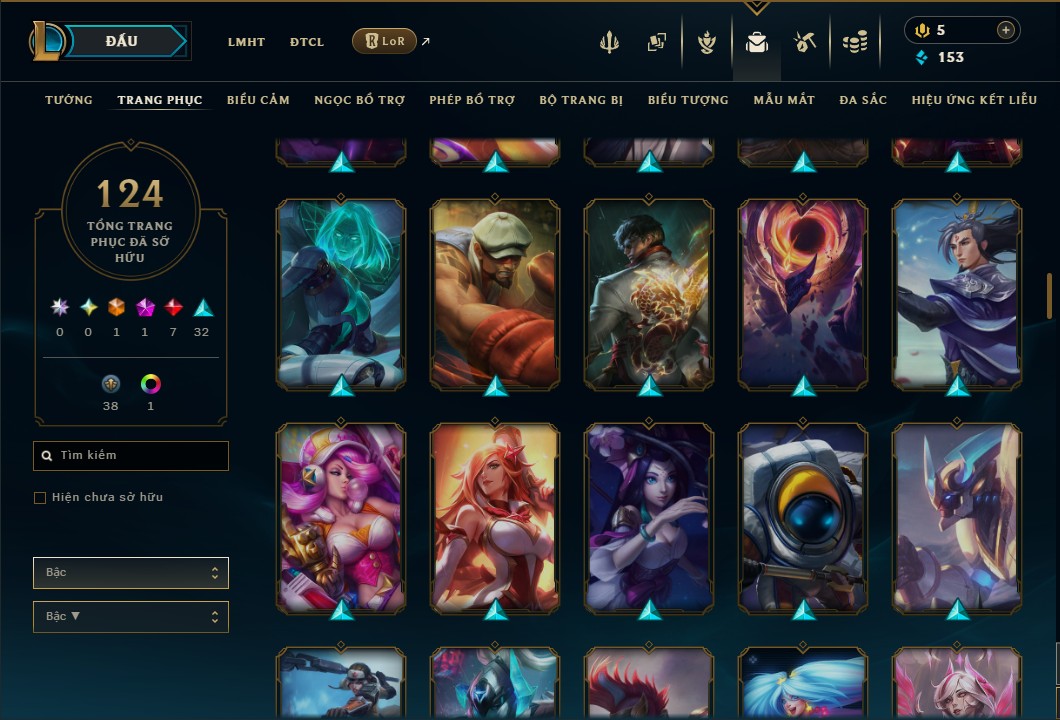Open the BIỂU TƯỢNG tab
Screen dimensions: 1060x720
tap(688, 100)
